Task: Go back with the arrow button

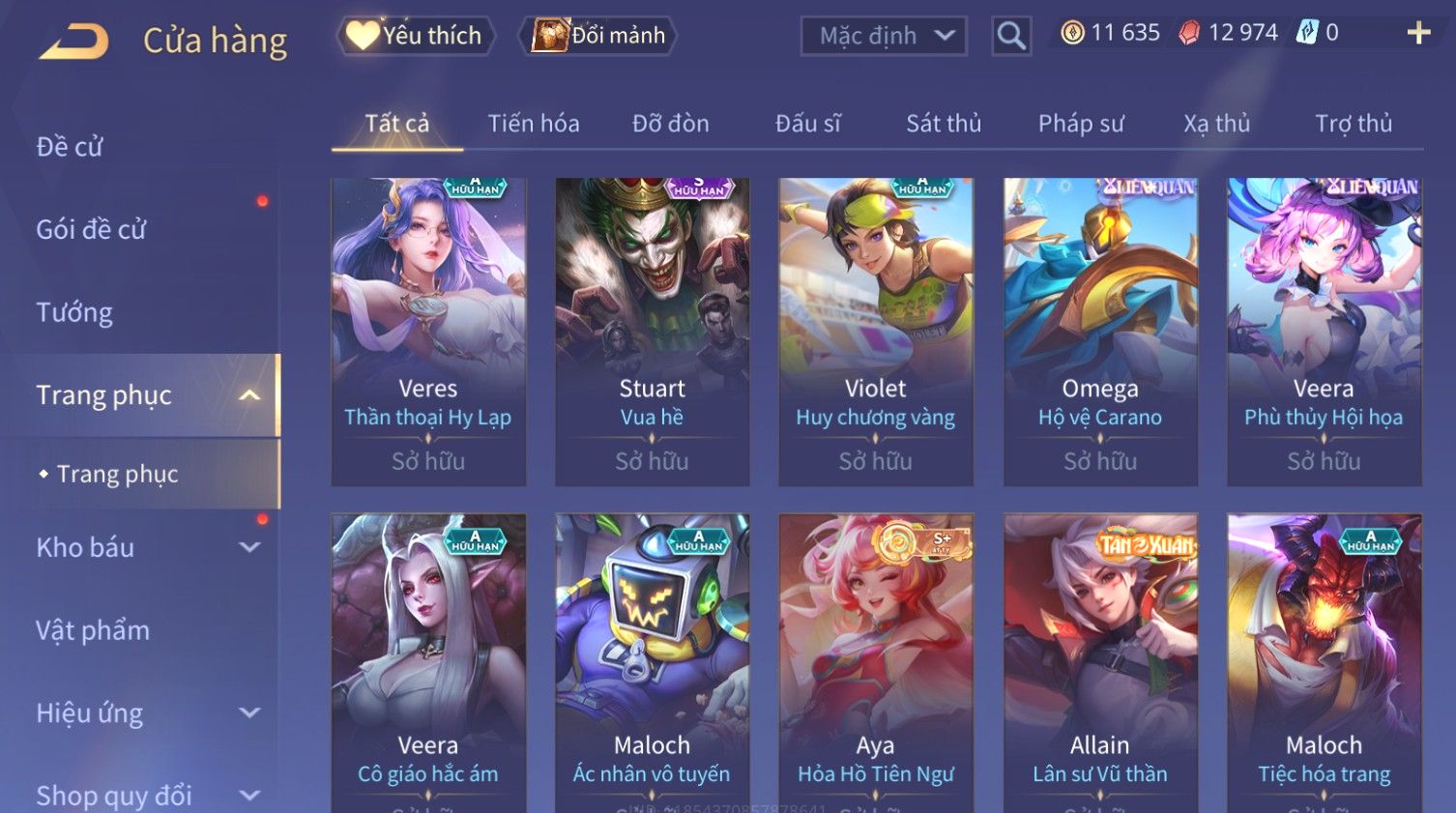Action: pos(74,42)
